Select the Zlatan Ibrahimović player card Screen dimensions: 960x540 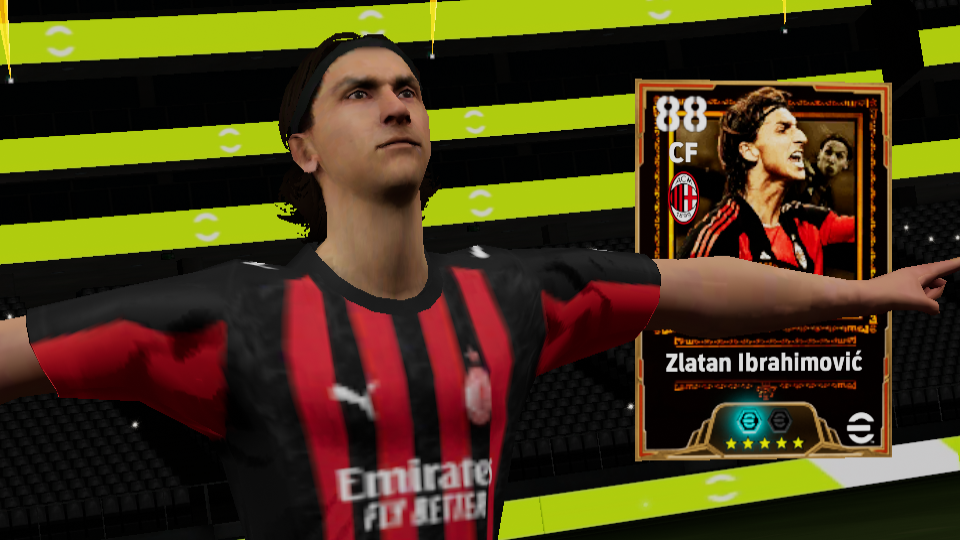(762, 268)
